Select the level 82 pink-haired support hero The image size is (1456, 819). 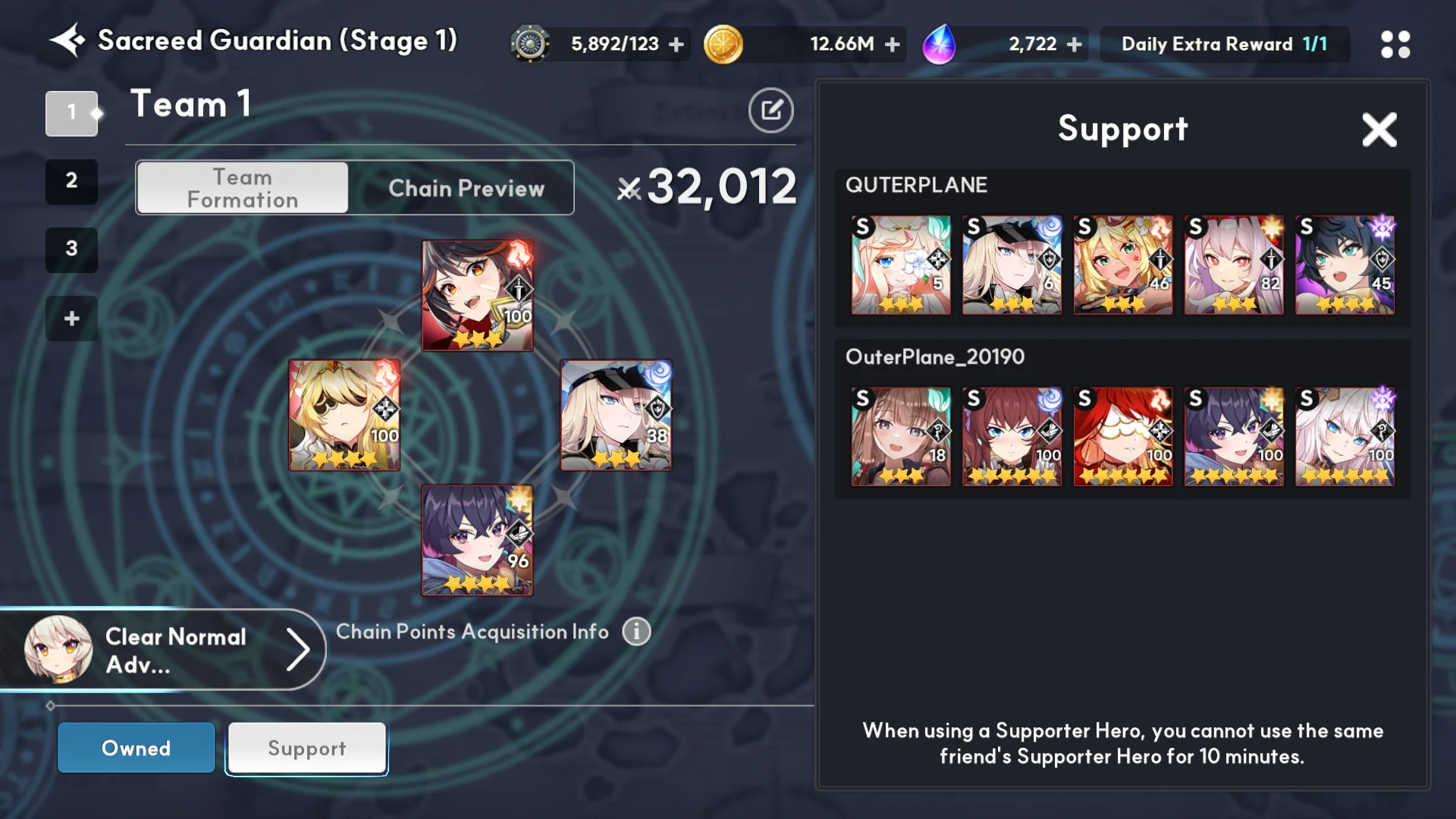click(x=1233, y=265)
